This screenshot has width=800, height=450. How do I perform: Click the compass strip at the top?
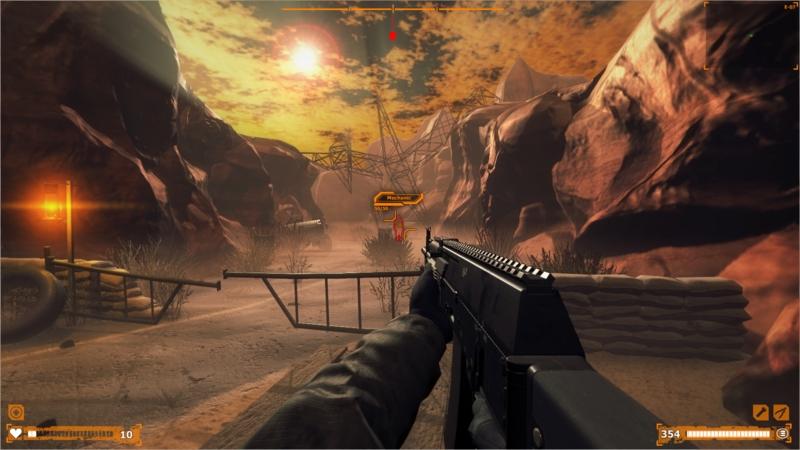392,9
